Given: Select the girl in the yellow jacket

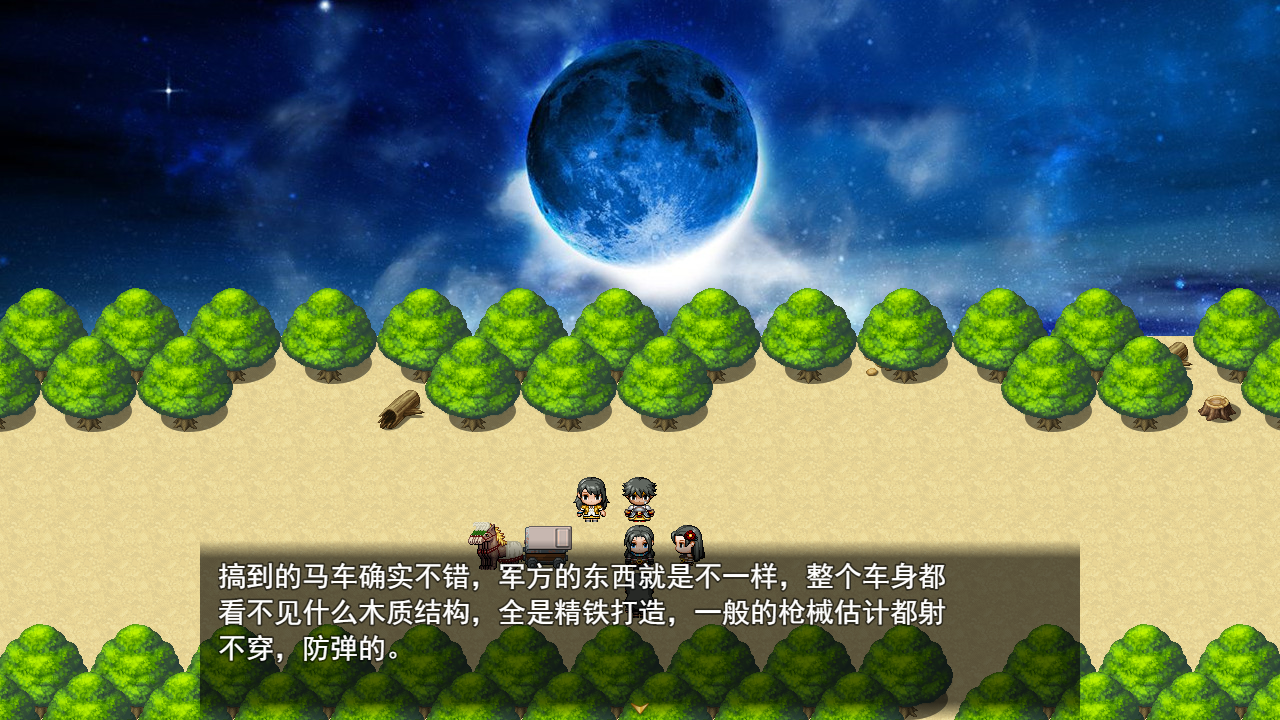Looking at the screenshot, I should [x=589, y=501].
